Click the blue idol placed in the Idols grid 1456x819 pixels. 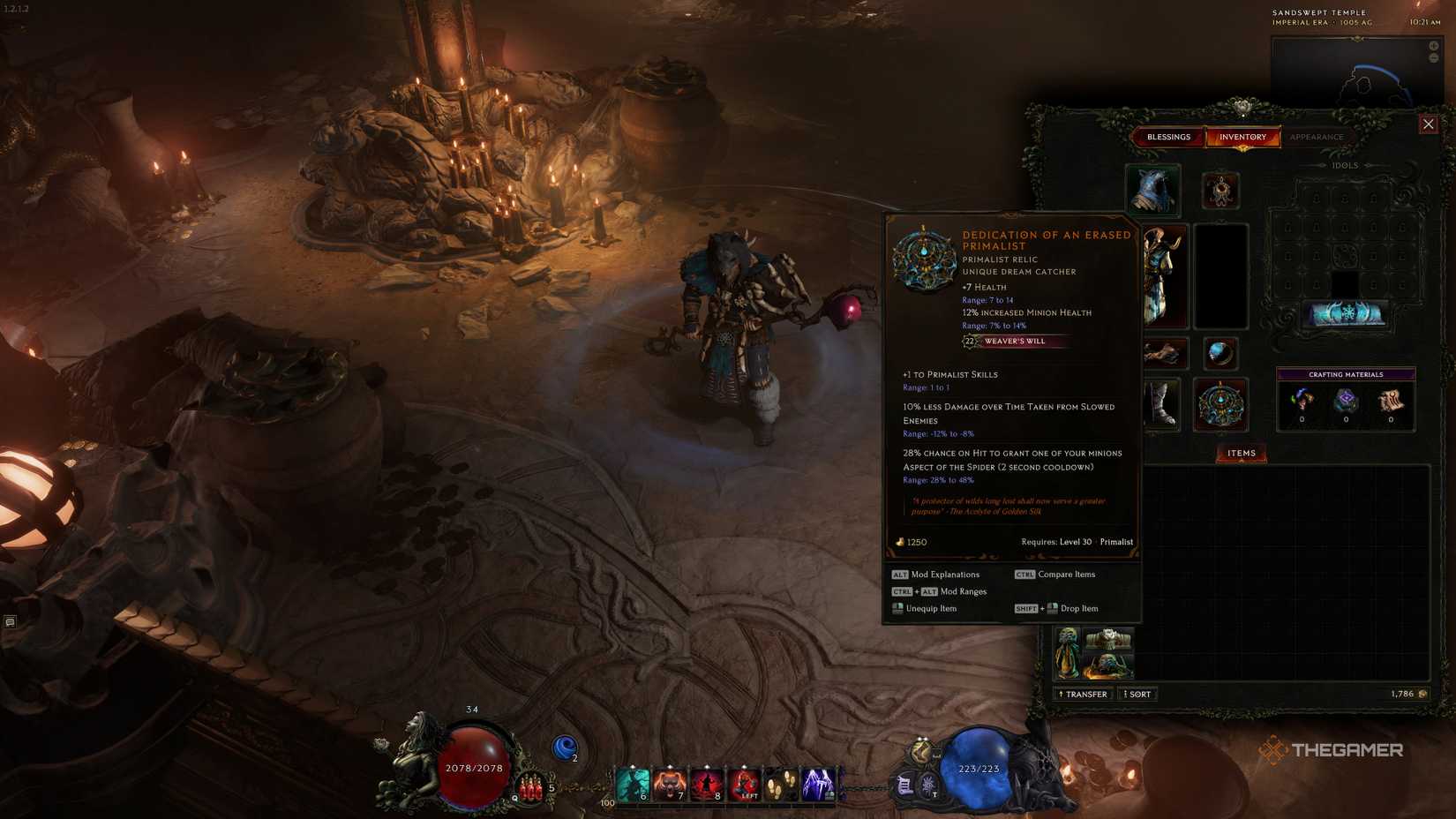click(1347, 314)
